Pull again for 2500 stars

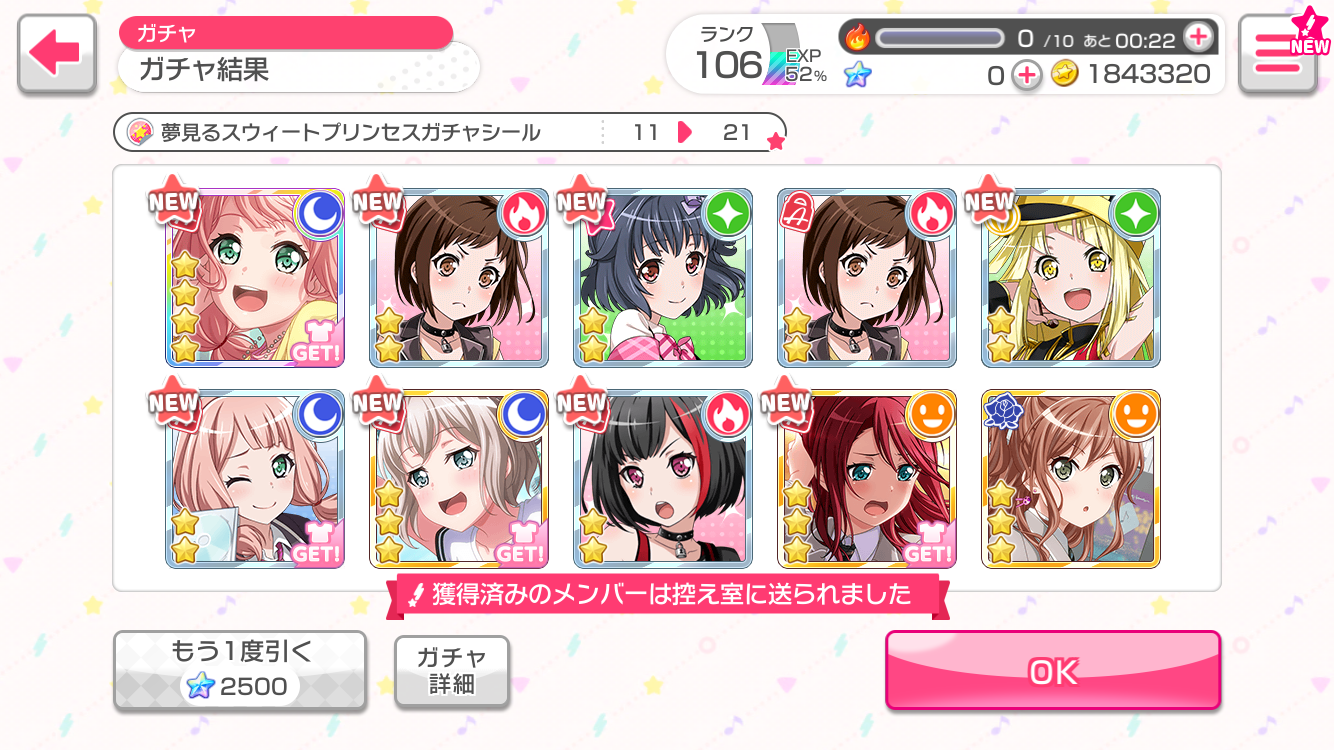[239, 671]
